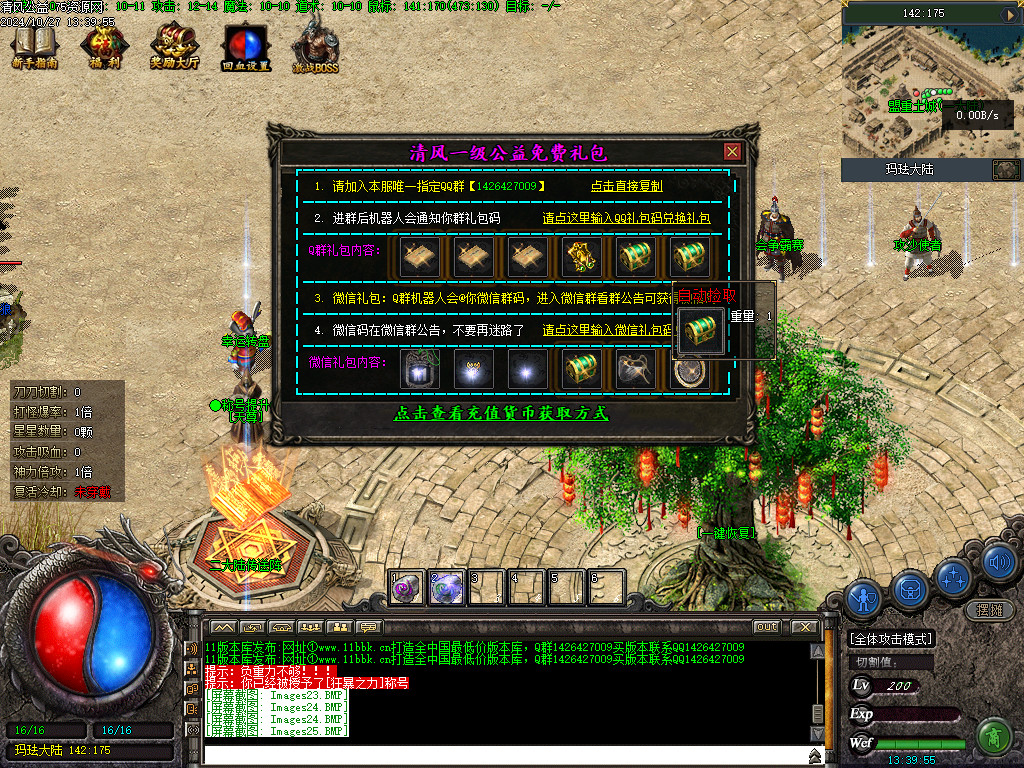Open 回血设置 recovery settings
The height and width of the screenshot is (768, 1024).
pos(245,47)
